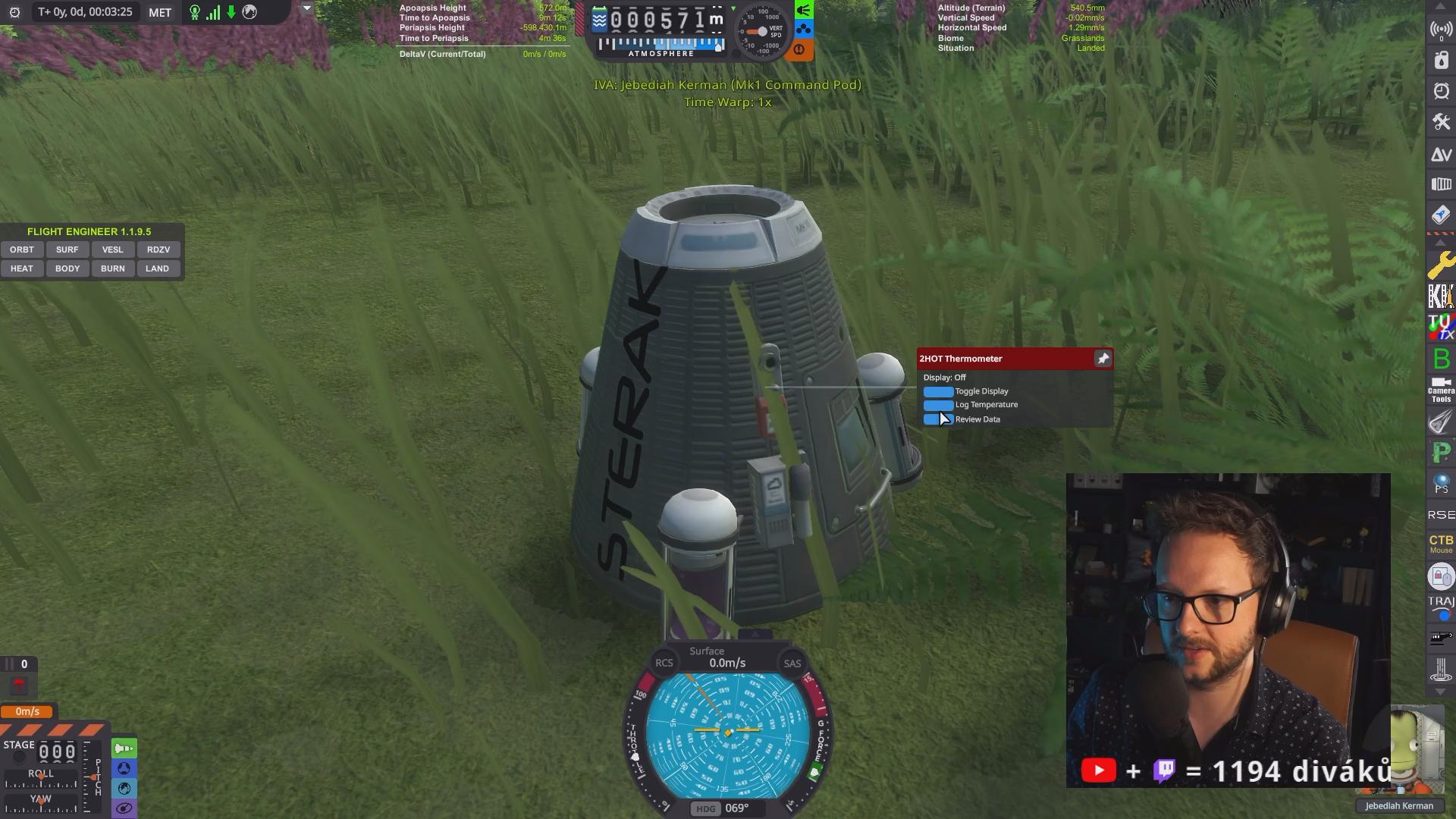Screen dimensions: 1456x819
Task: Click Toggle Display on the thermometer menu
Action: pyautogui.click(x=938, y=391)
